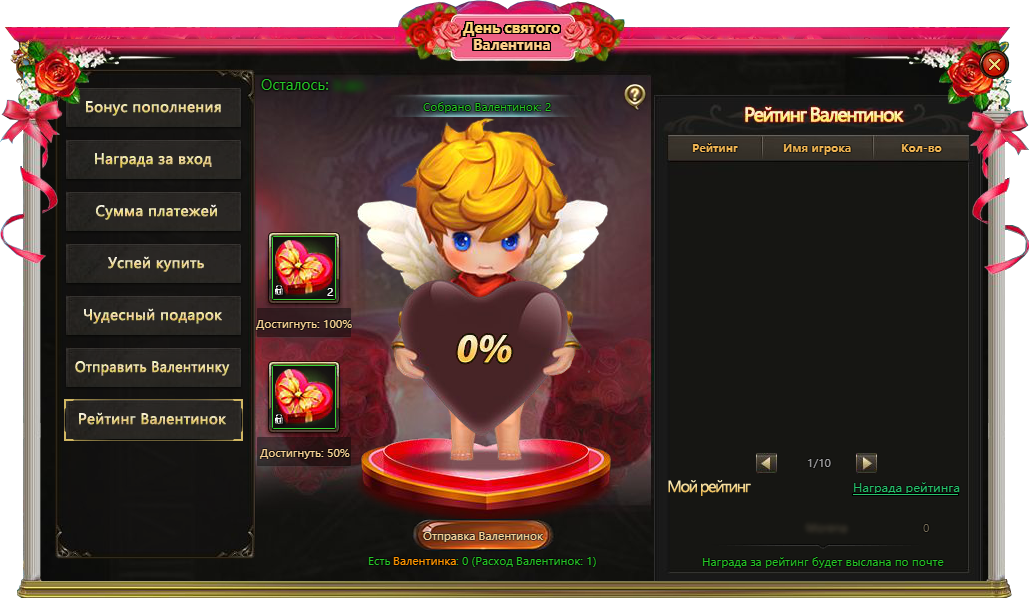Image resolution: width=1029 pixels, height=598 pixels.
Task: Select the Рейтинг Валентинок tab
Action: (x=153, y=419)
